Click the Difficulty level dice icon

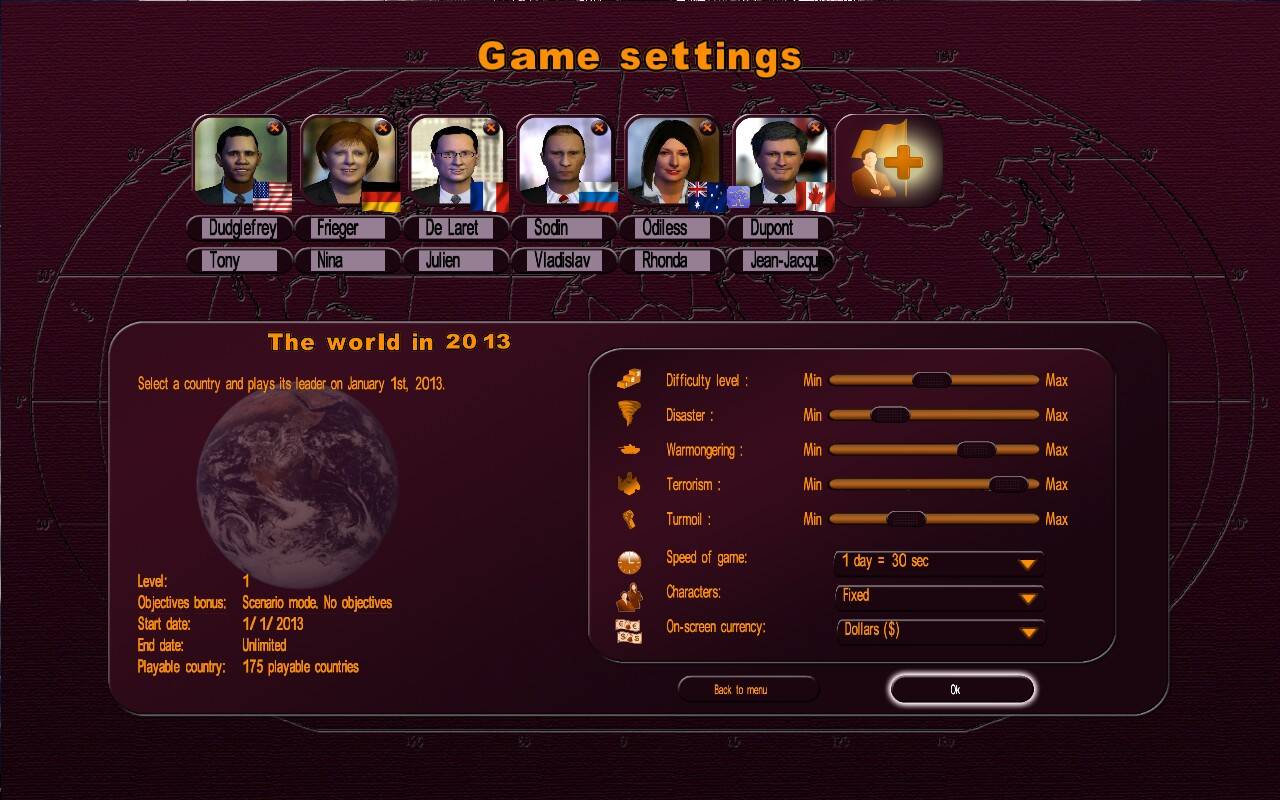628,380
